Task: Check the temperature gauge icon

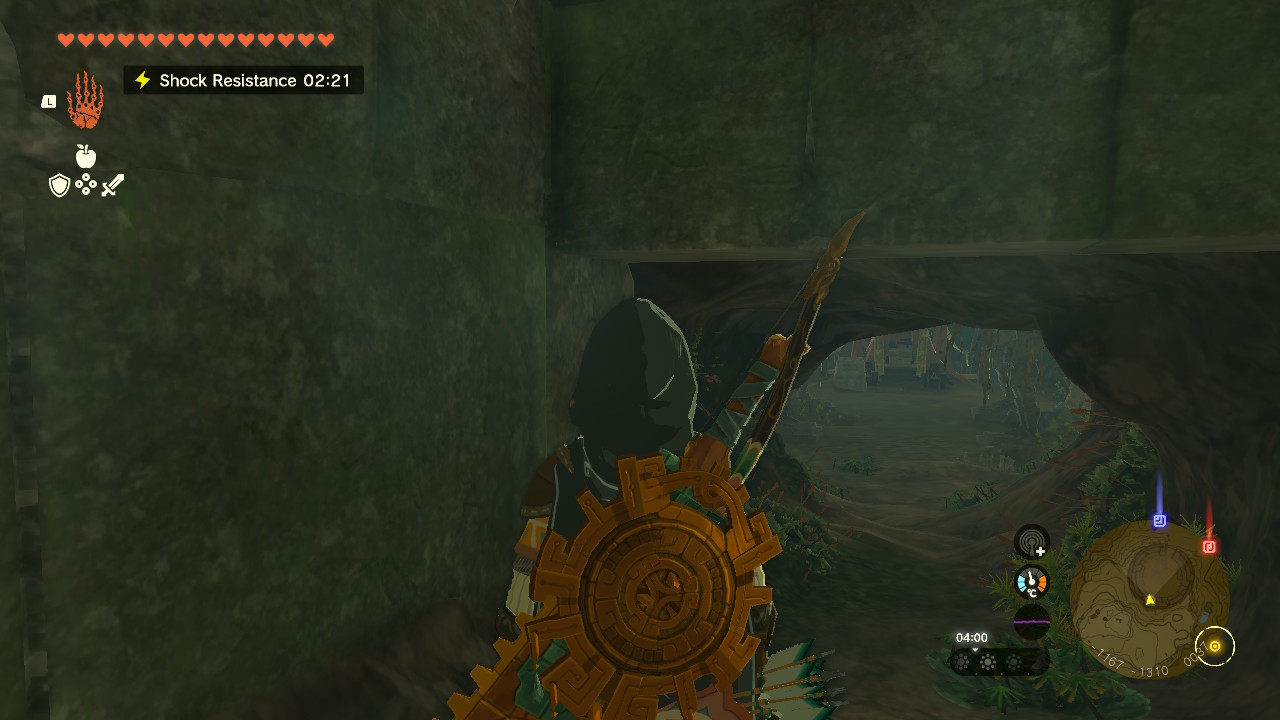Action: coord(1031,582)
